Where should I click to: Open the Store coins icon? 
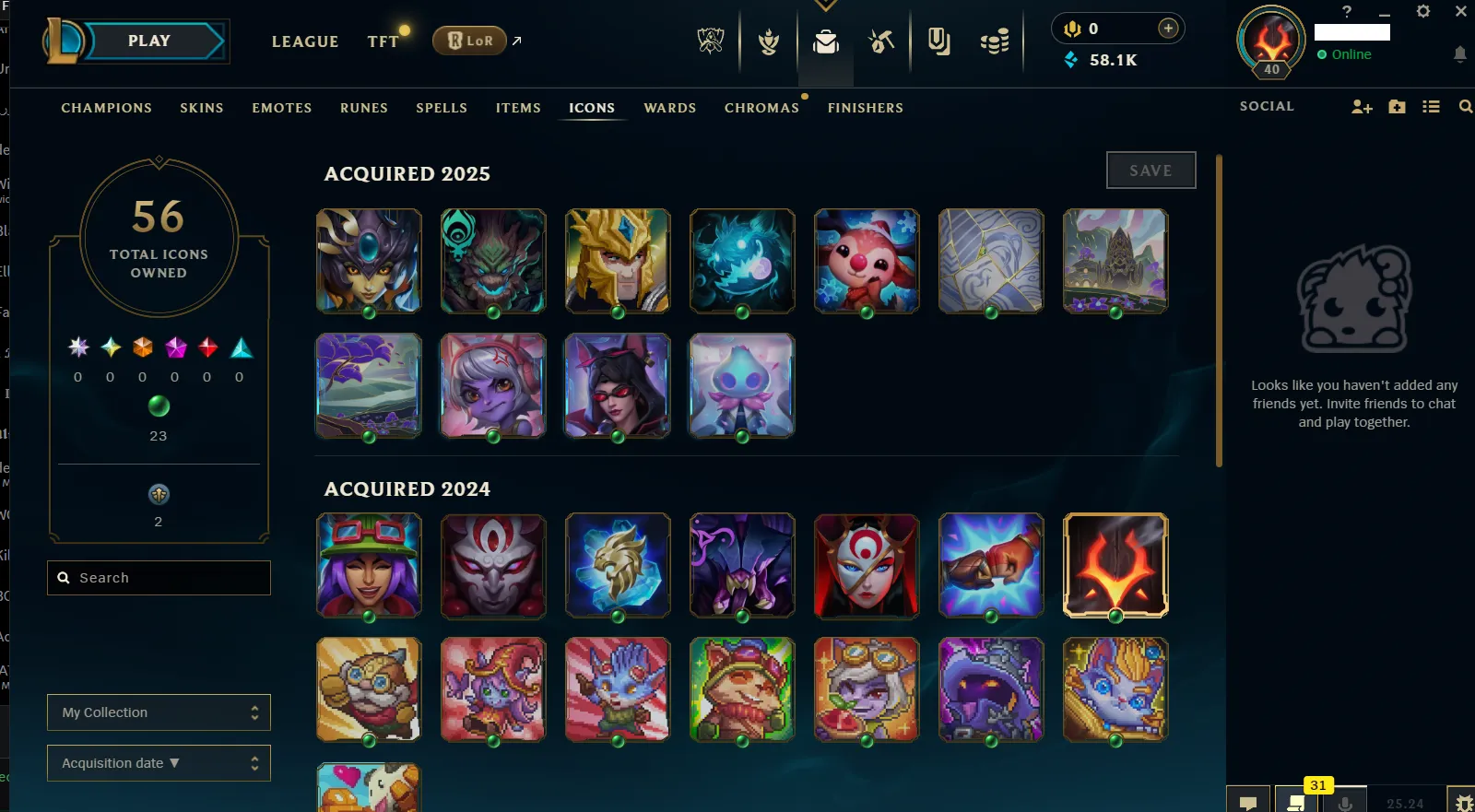tap(994, 41)
